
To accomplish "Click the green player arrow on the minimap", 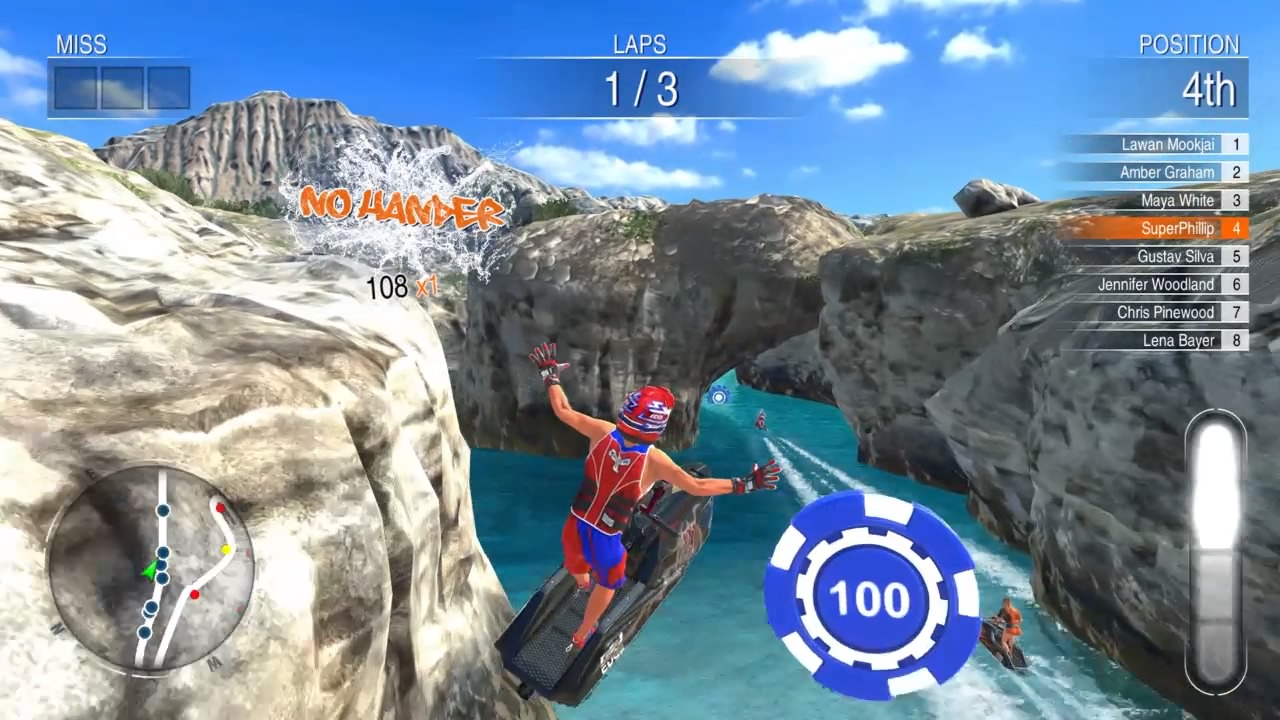I will click(150, 568).
